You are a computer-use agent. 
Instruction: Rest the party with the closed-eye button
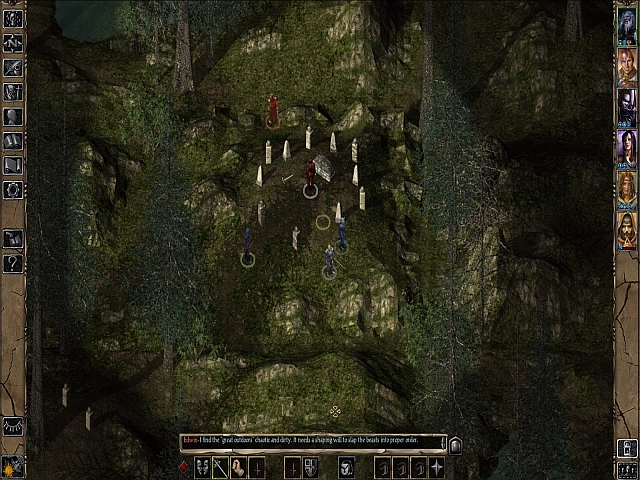[13, 425]
